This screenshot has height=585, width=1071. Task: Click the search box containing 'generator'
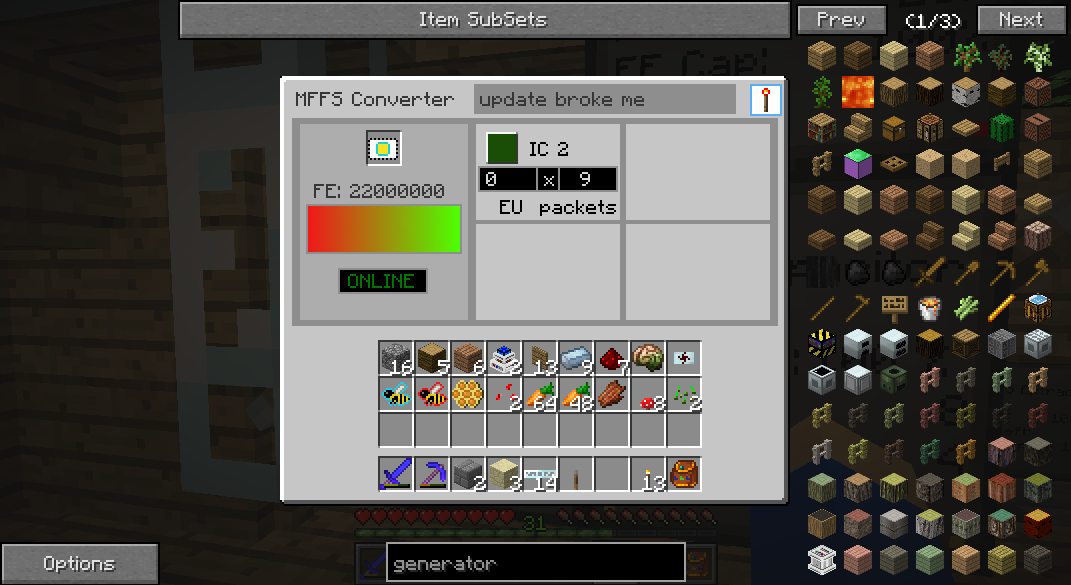point(535,564)
